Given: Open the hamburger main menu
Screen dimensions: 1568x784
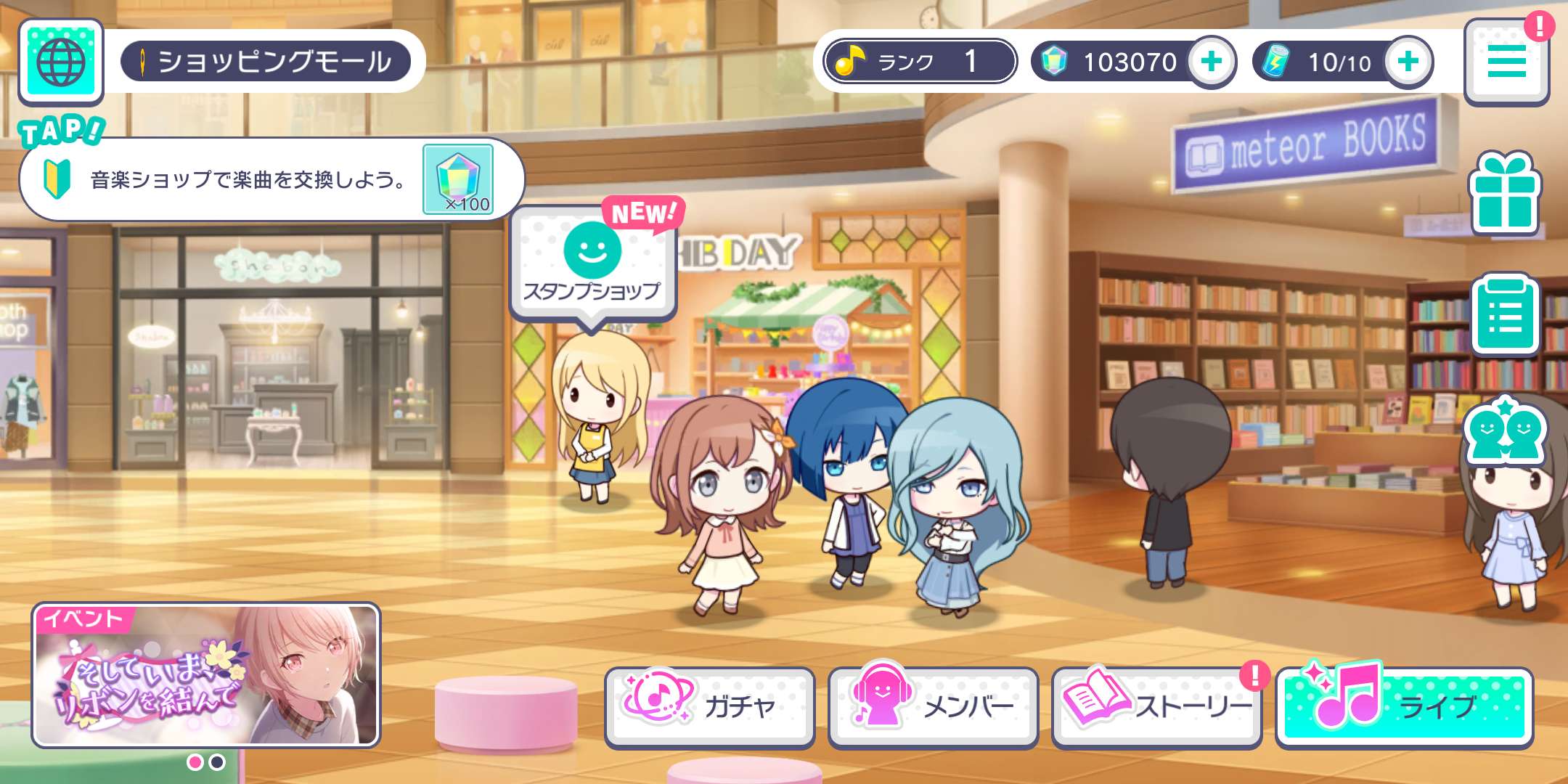Looking at the screenshot, I should 1506,62.
